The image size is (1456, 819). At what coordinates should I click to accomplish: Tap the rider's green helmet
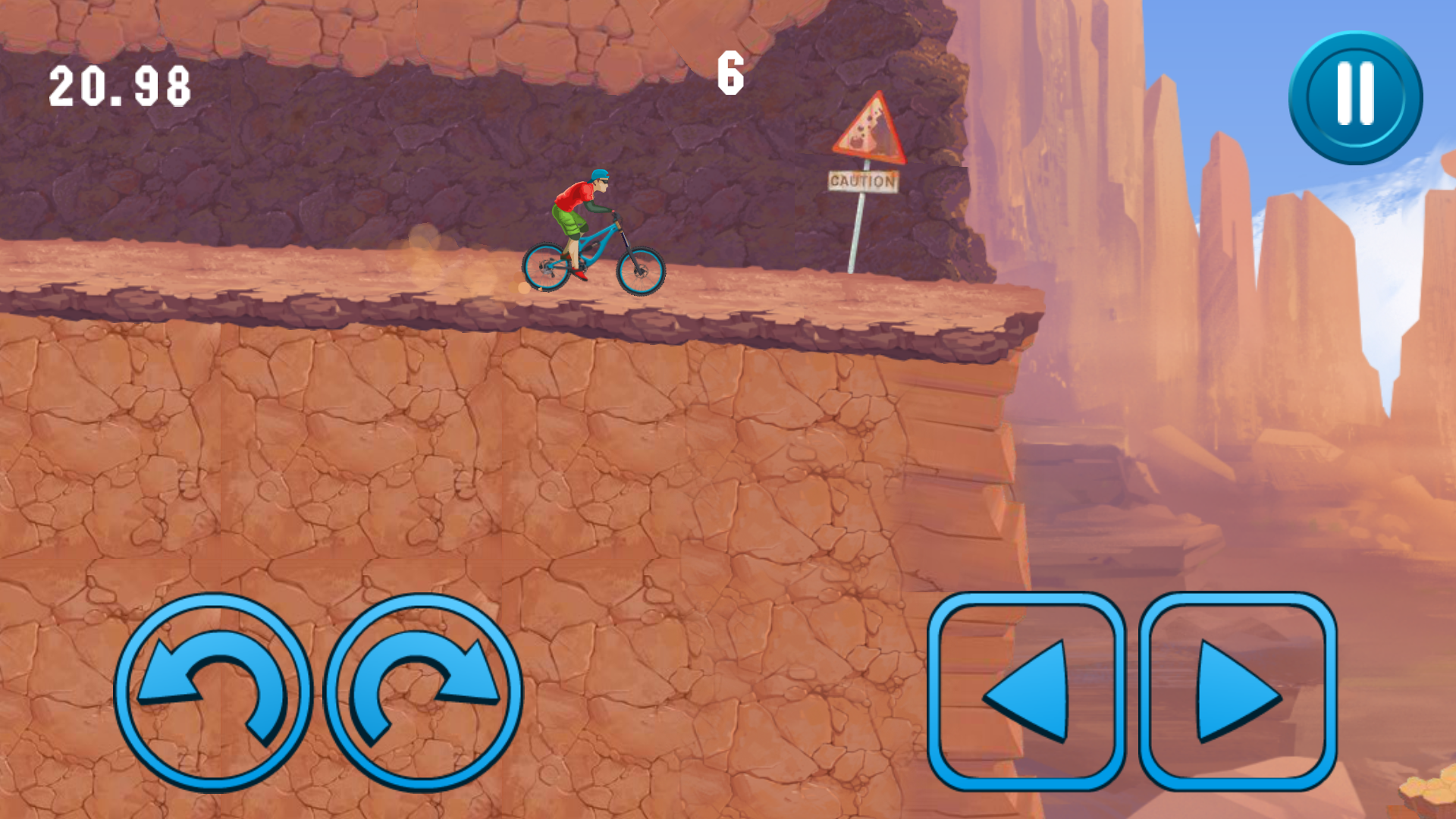599,176
